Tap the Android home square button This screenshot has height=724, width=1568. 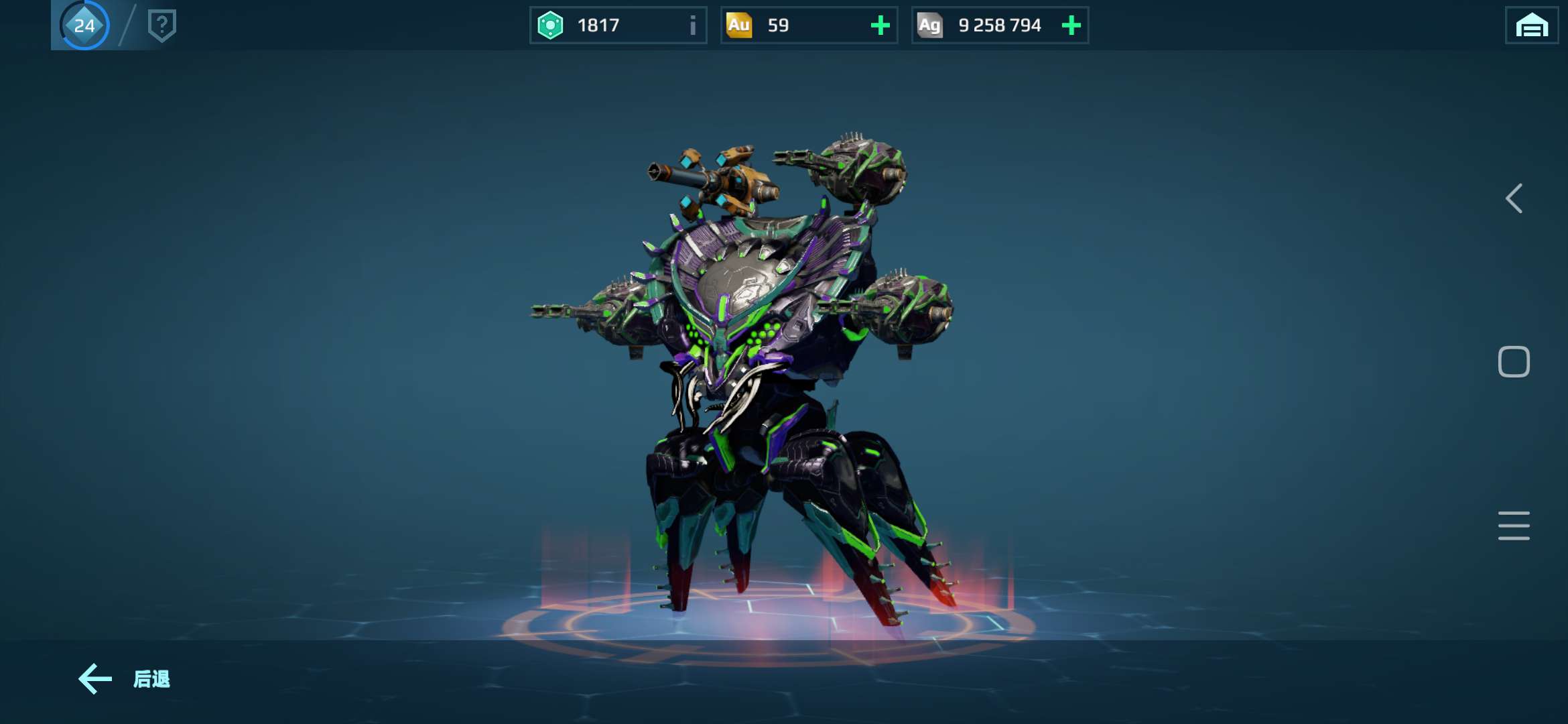click(x=1514, y=362)
